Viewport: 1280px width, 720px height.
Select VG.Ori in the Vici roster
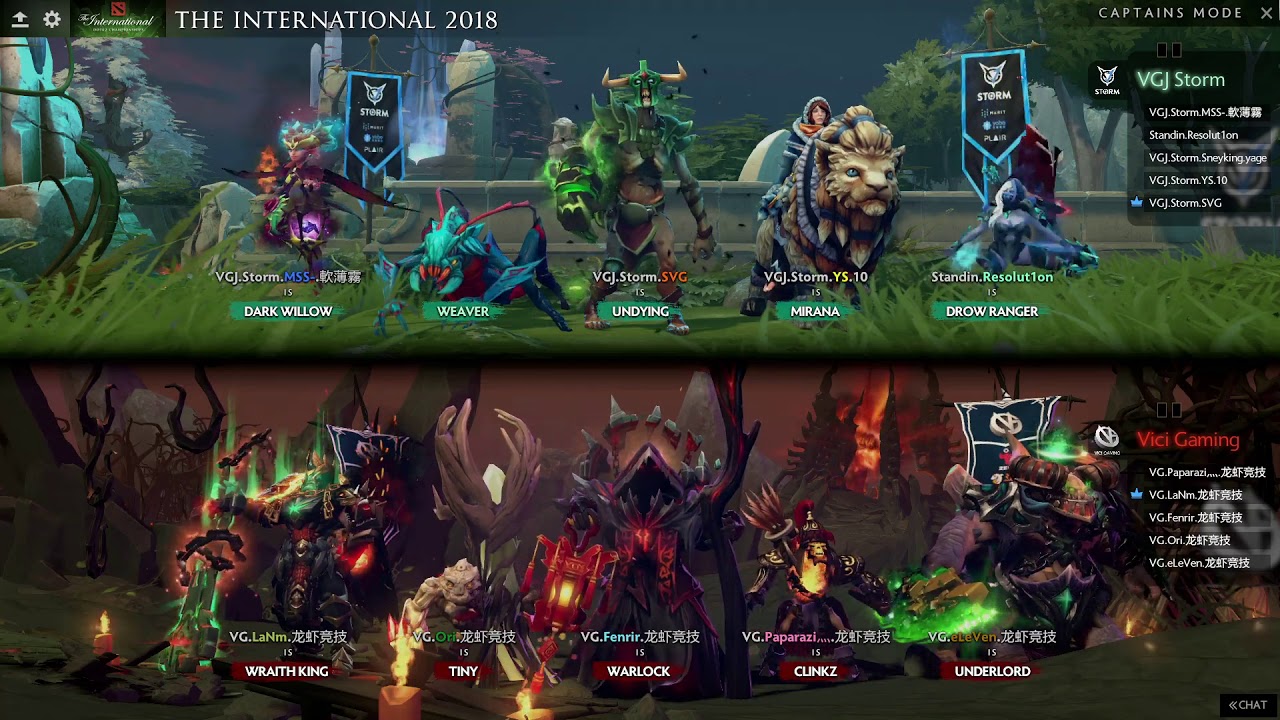pos(1189,540)
